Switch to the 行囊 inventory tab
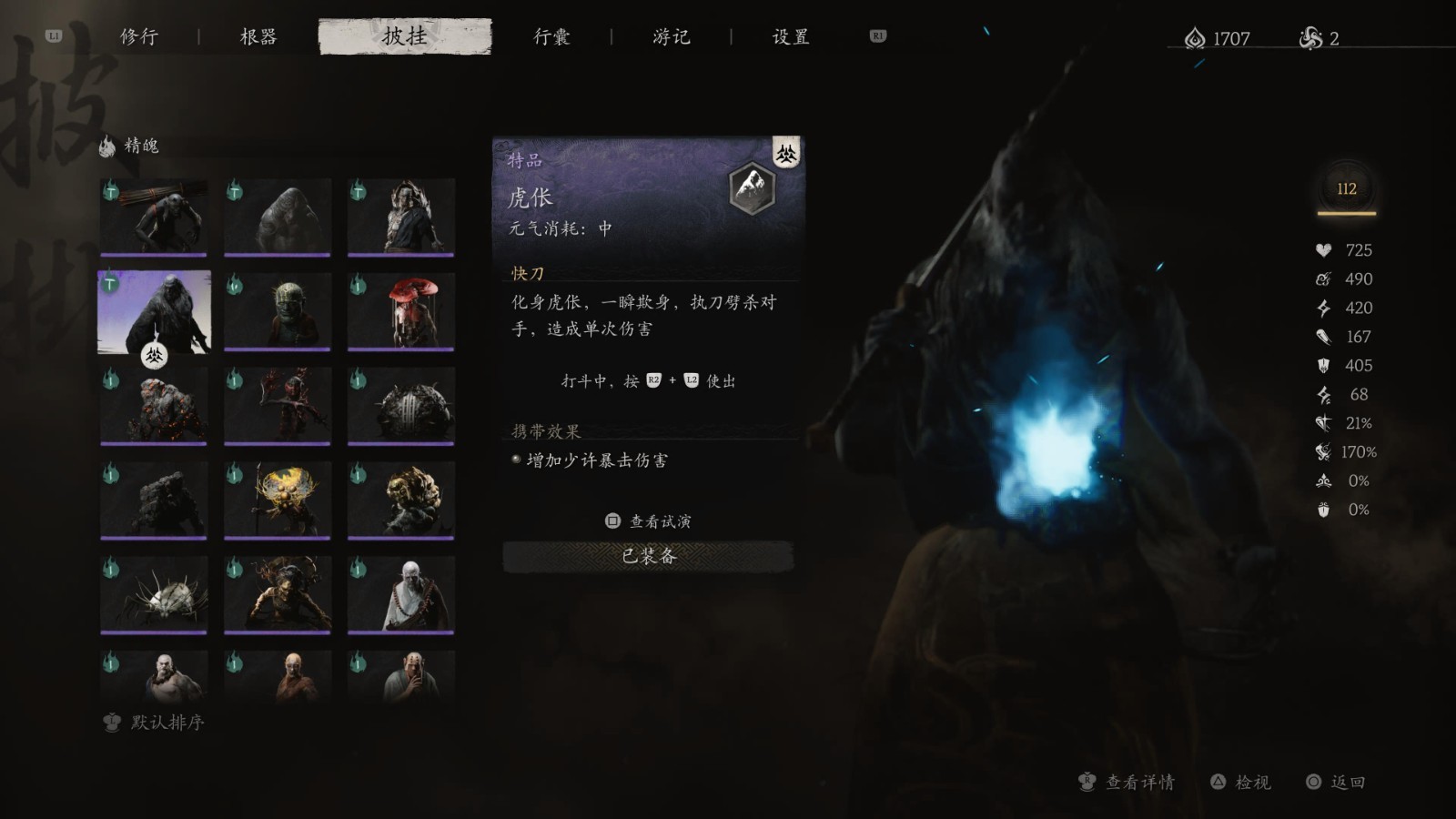Screen dimensions: 1456x819 [552, 36]
